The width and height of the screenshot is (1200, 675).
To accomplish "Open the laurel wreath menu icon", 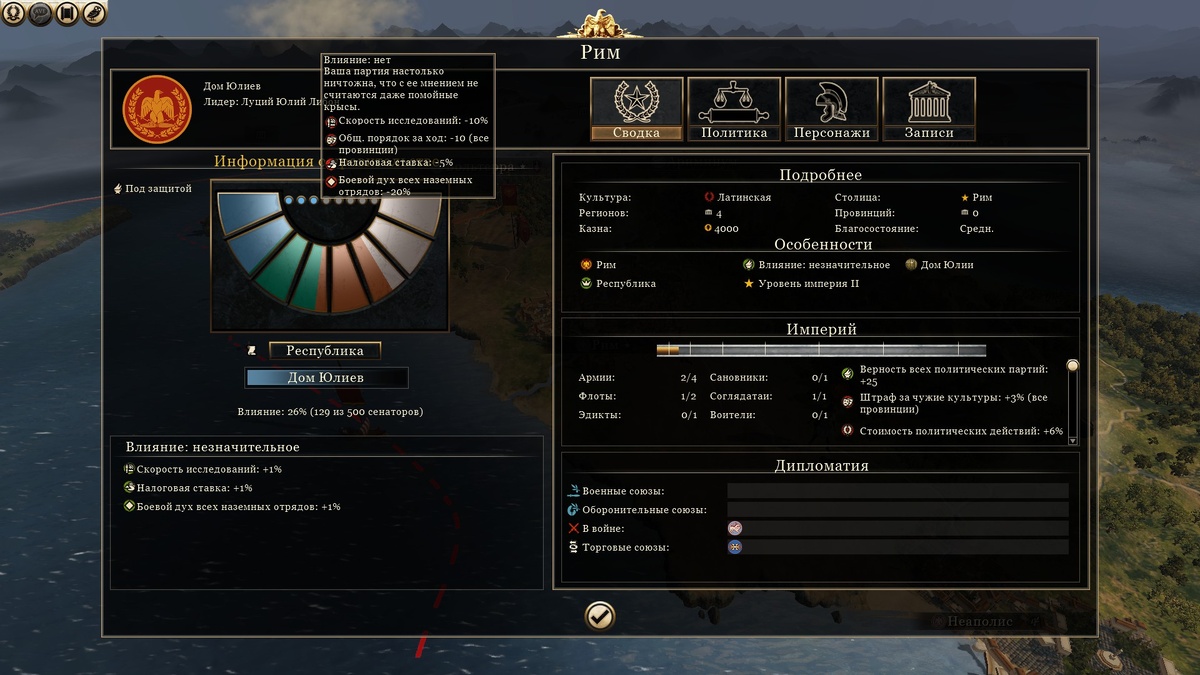I will click(x=14, y=14).
